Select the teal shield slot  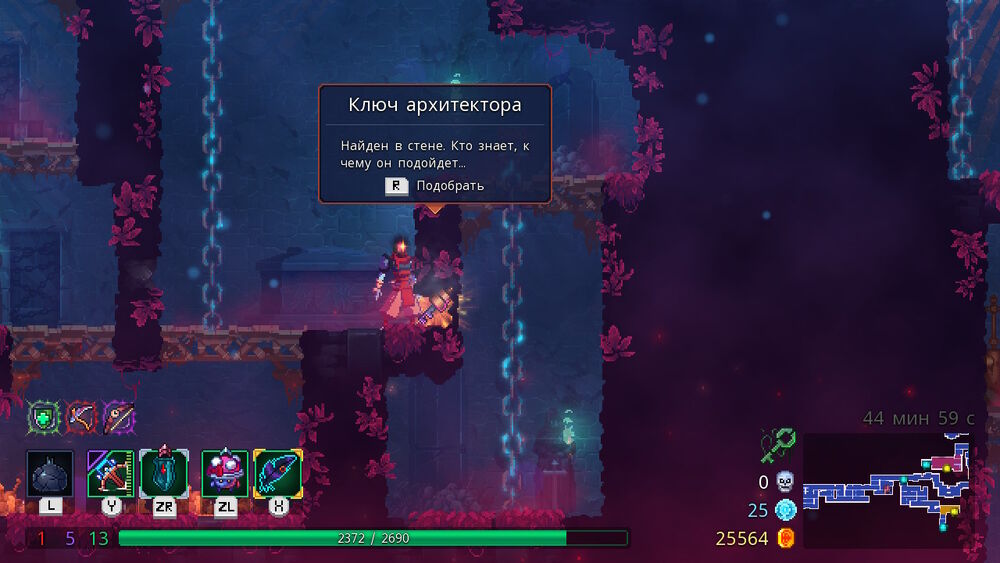coord(163,473)
